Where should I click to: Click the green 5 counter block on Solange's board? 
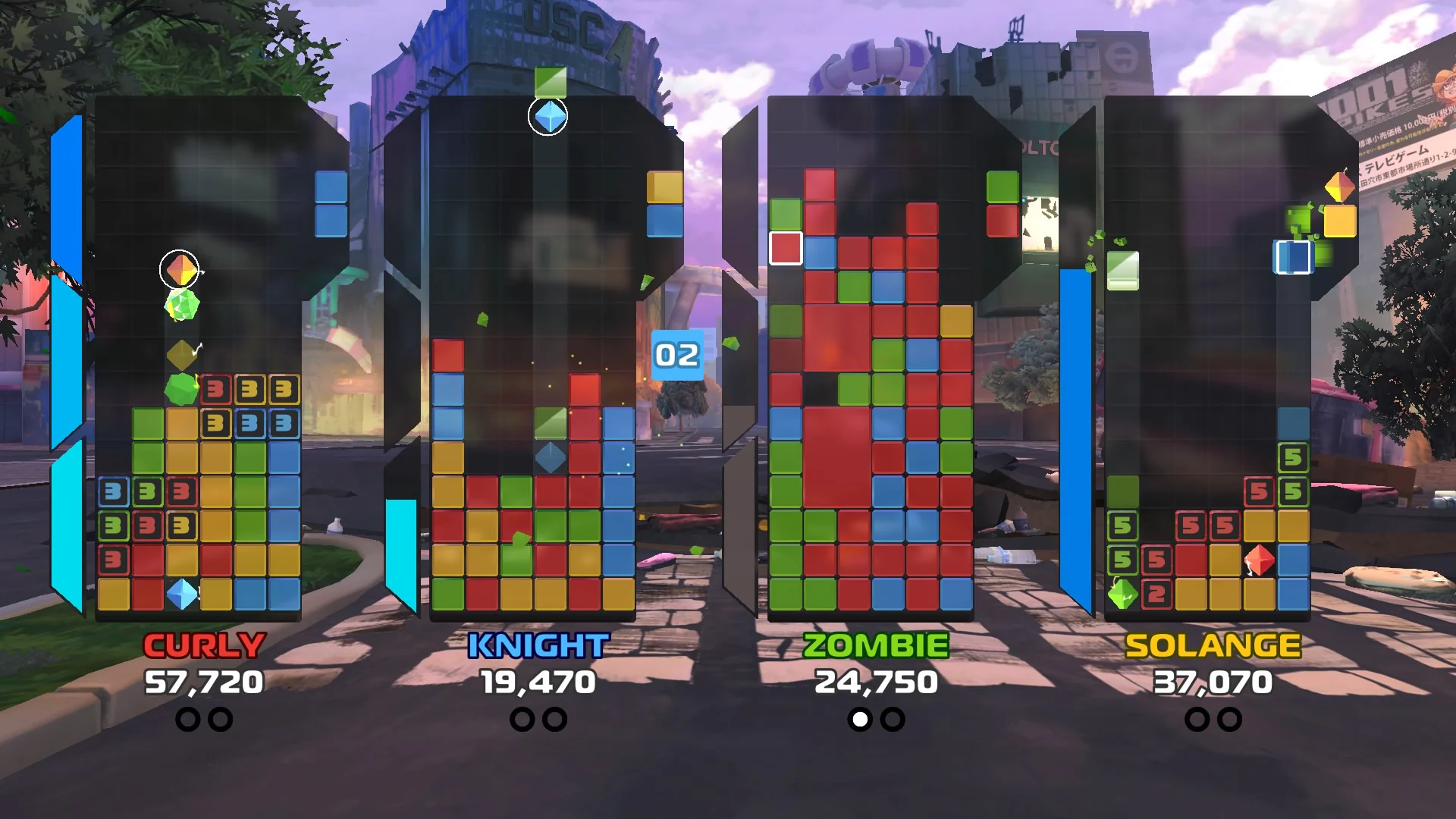(x=1291, y=458)
